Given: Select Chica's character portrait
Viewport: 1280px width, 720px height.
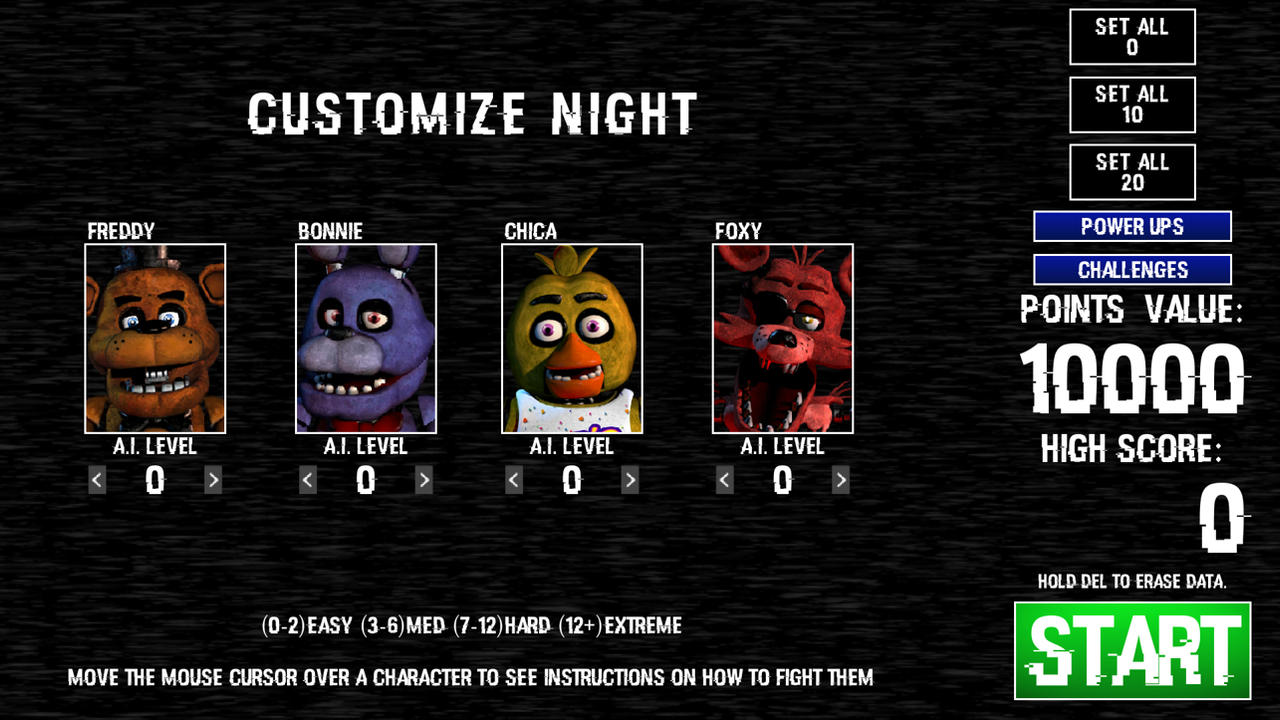Looking at the screenshot, I should click(571, 338).
